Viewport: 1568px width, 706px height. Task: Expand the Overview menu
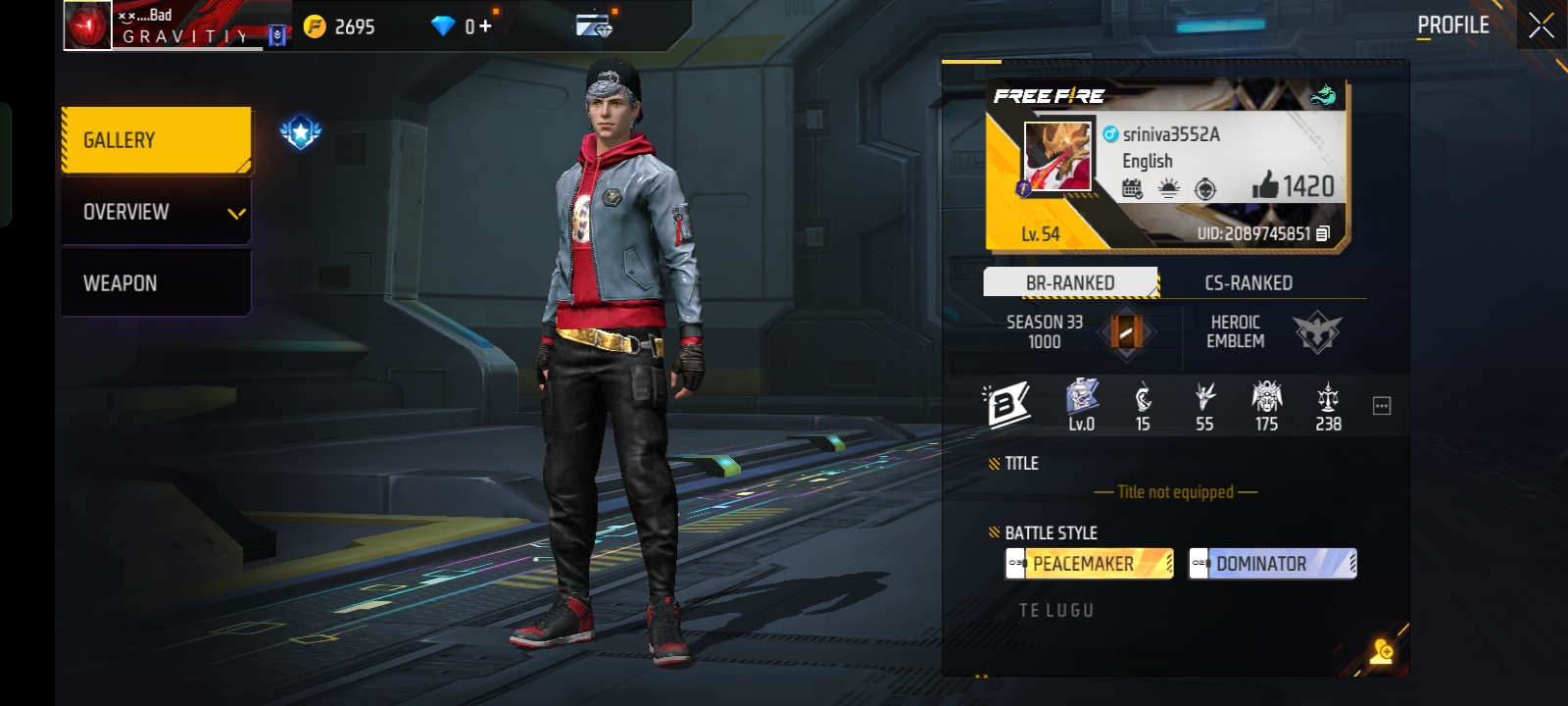click(x=156, y=212)
